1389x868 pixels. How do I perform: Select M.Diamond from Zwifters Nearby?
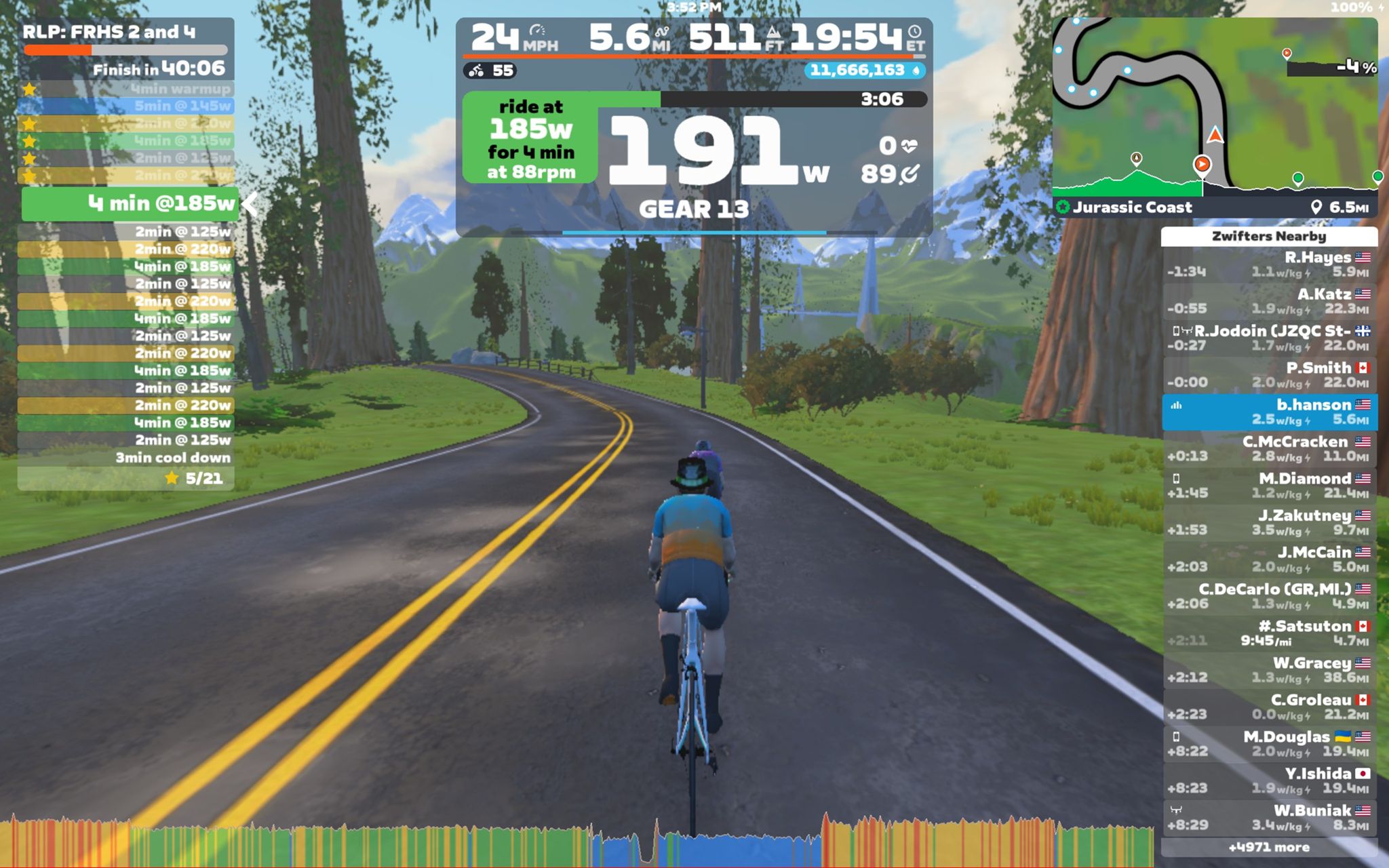[x=1268, y=486]
